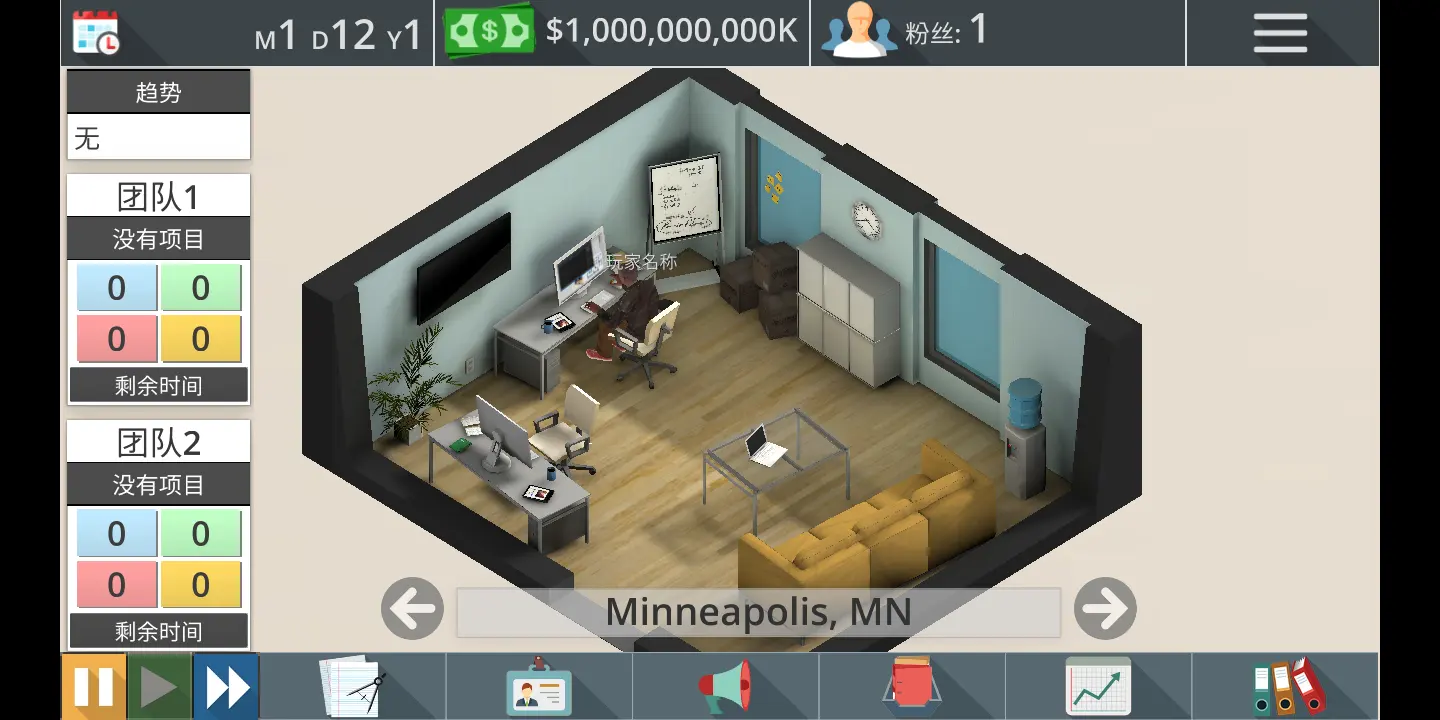Screen dimensions: 1440x720
Task: Open the growth chart statistics menu
Action: point(1097,687)
